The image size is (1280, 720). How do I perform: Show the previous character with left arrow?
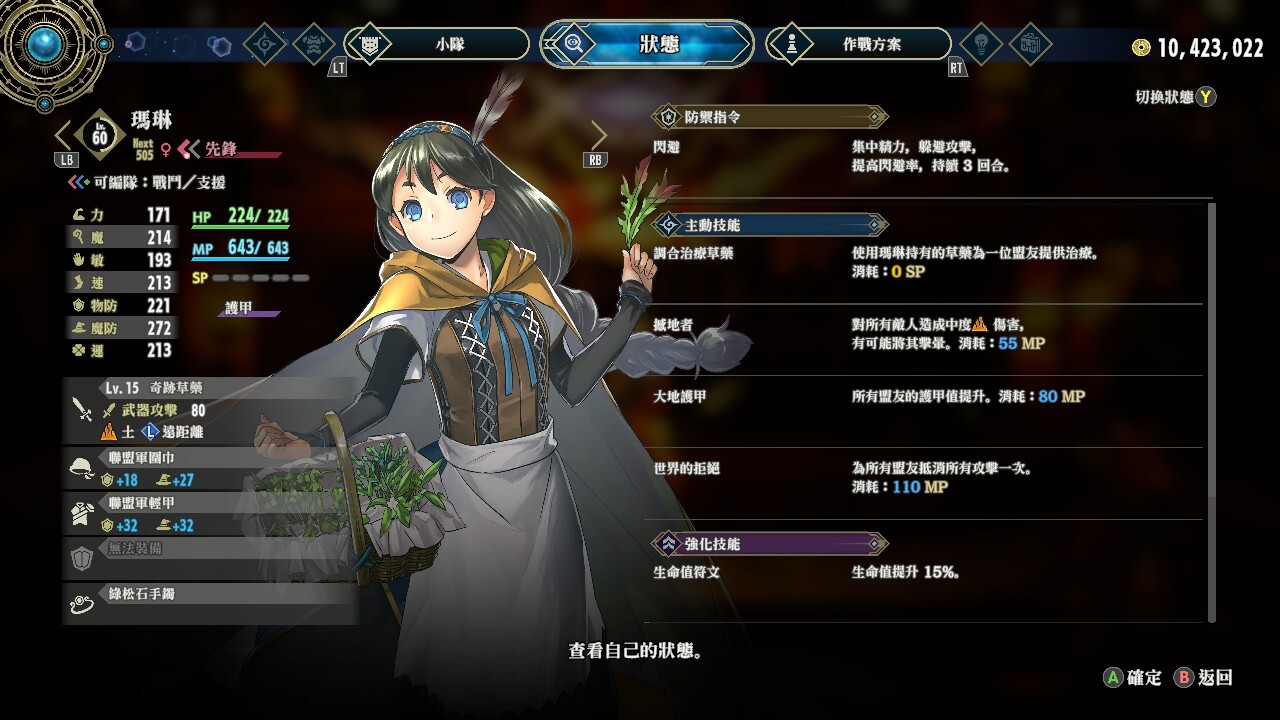[x=63, y=135]
